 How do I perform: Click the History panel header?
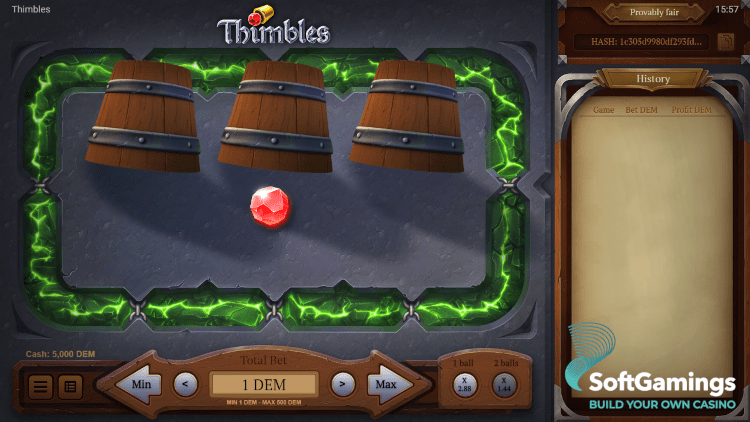coord(653,79)
